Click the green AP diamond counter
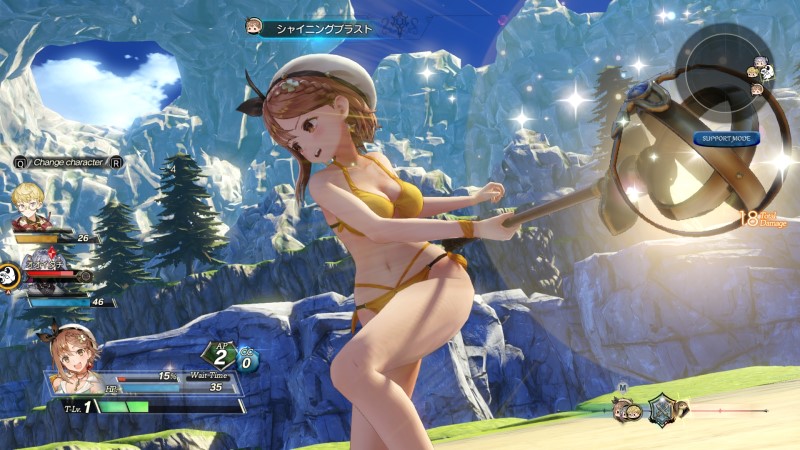800x450 pixels. pyautogui.click(x=219, y=357)
